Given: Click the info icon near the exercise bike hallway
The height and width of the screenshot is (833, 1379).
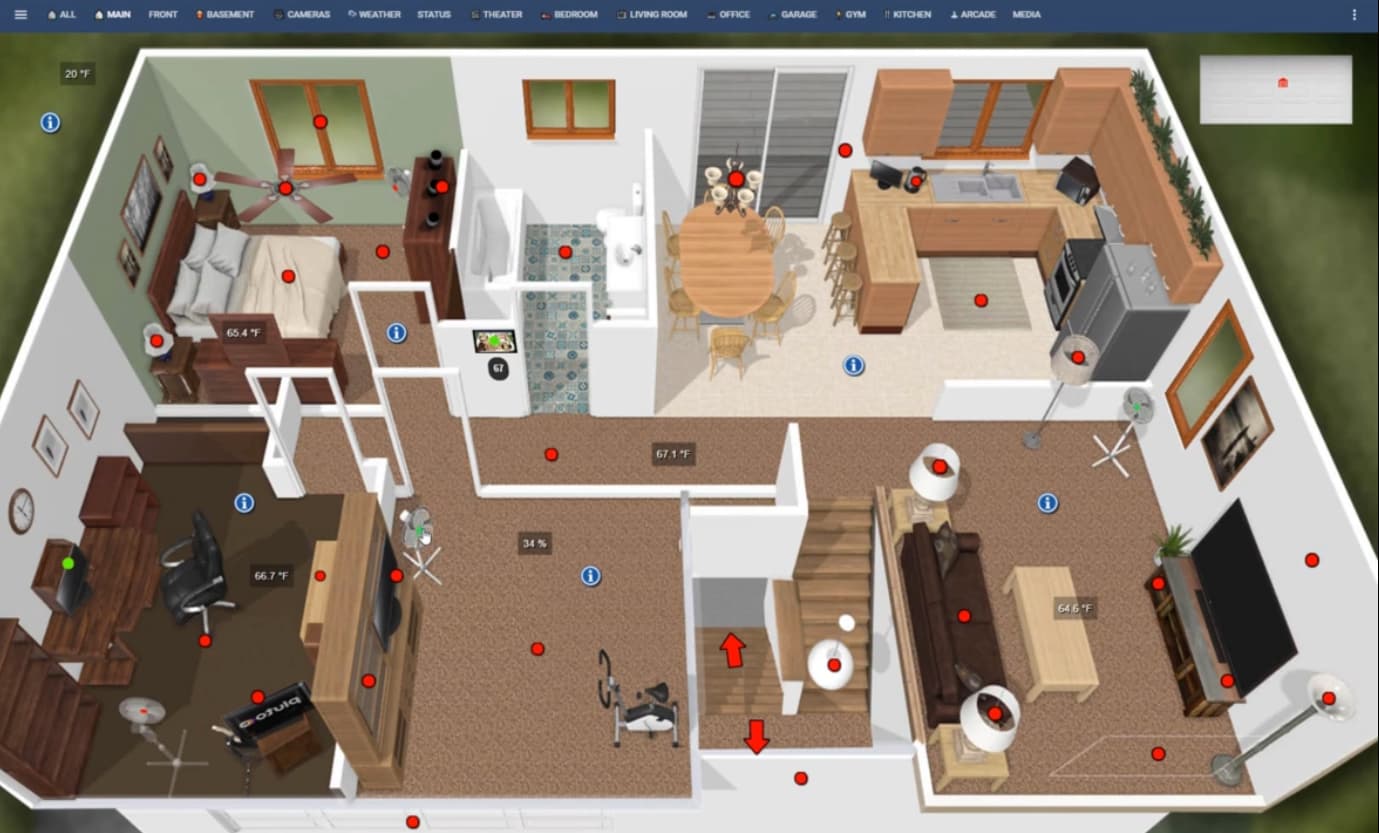Looking at the screenshot, I should coord(590,575).
